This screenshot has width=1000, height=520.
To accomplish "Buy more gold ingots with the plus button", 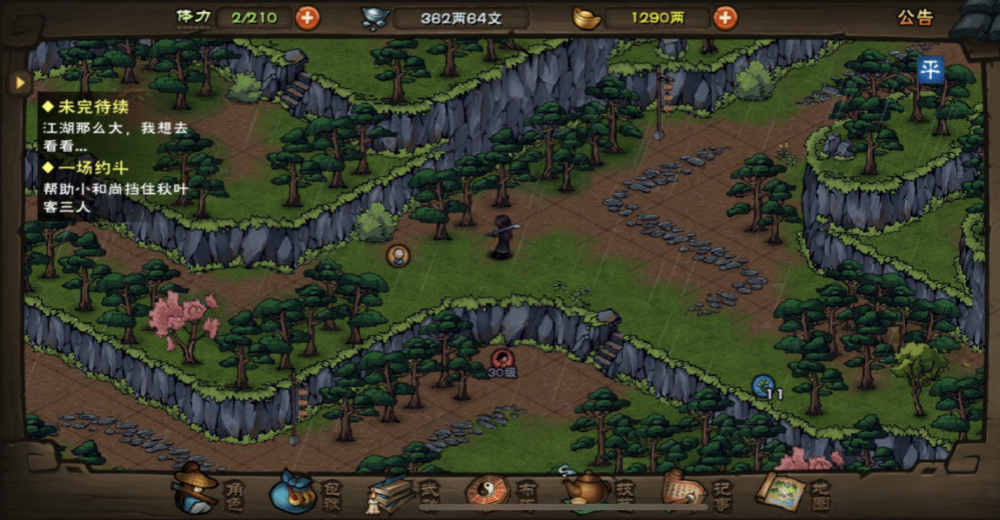I will [725, 17].
